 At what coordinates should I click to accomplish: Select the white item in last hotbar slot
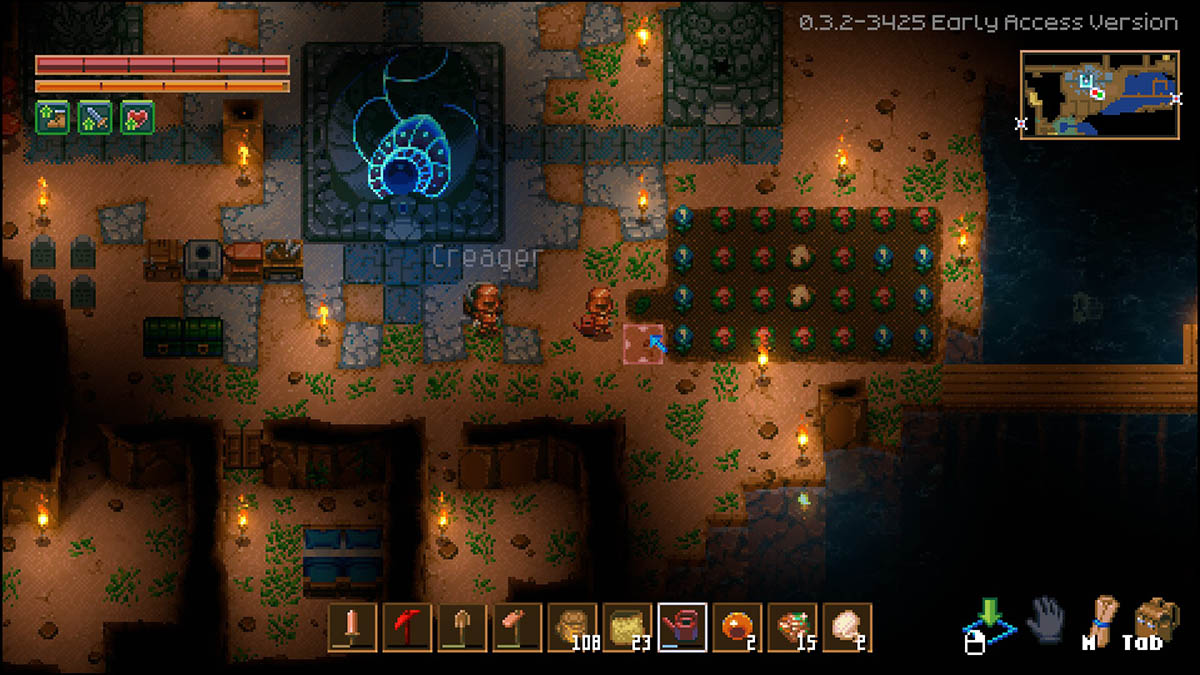848,627
